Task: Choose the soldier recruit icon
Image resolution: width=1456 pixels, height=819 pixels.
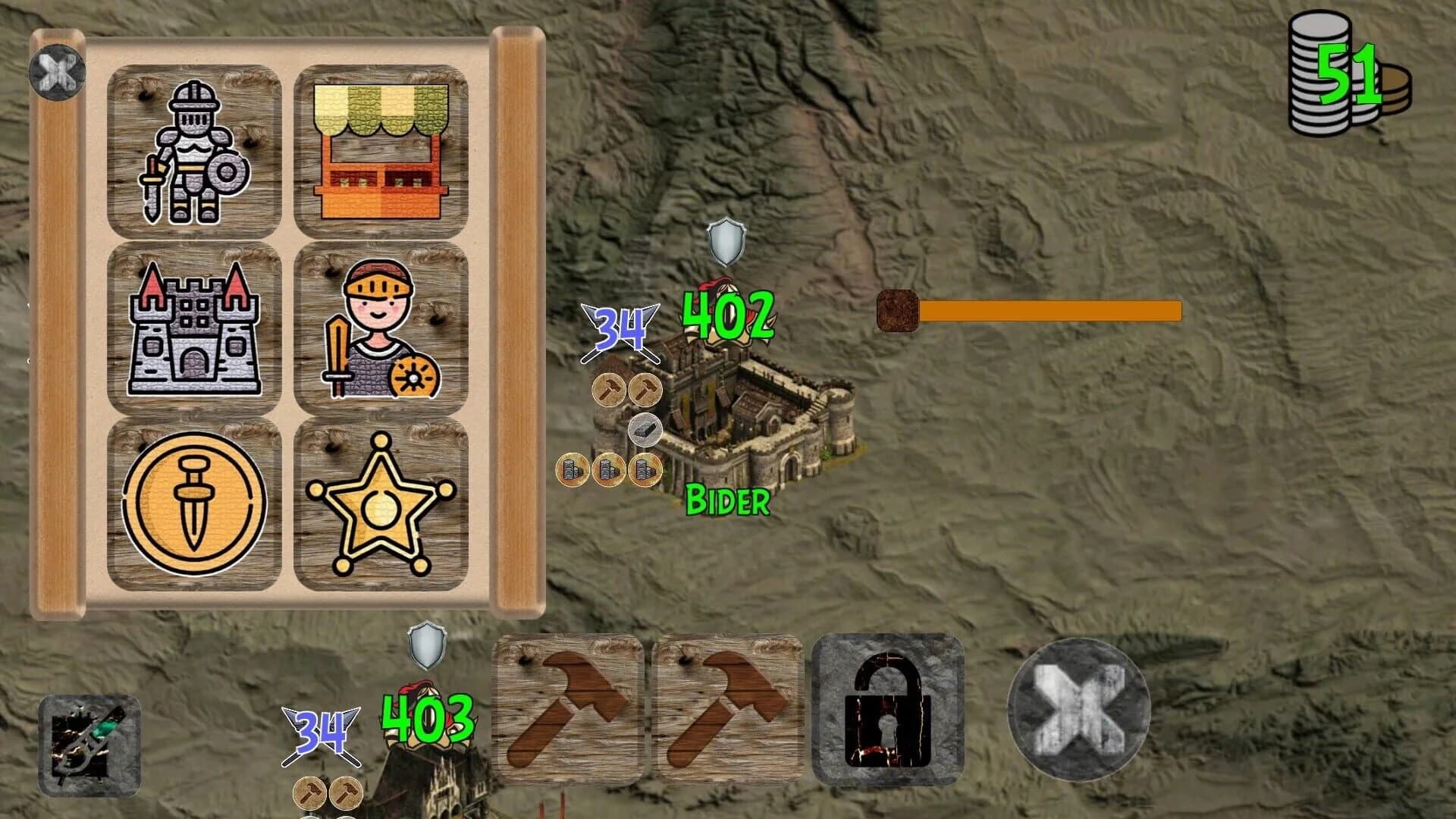Action: [383, 334]
